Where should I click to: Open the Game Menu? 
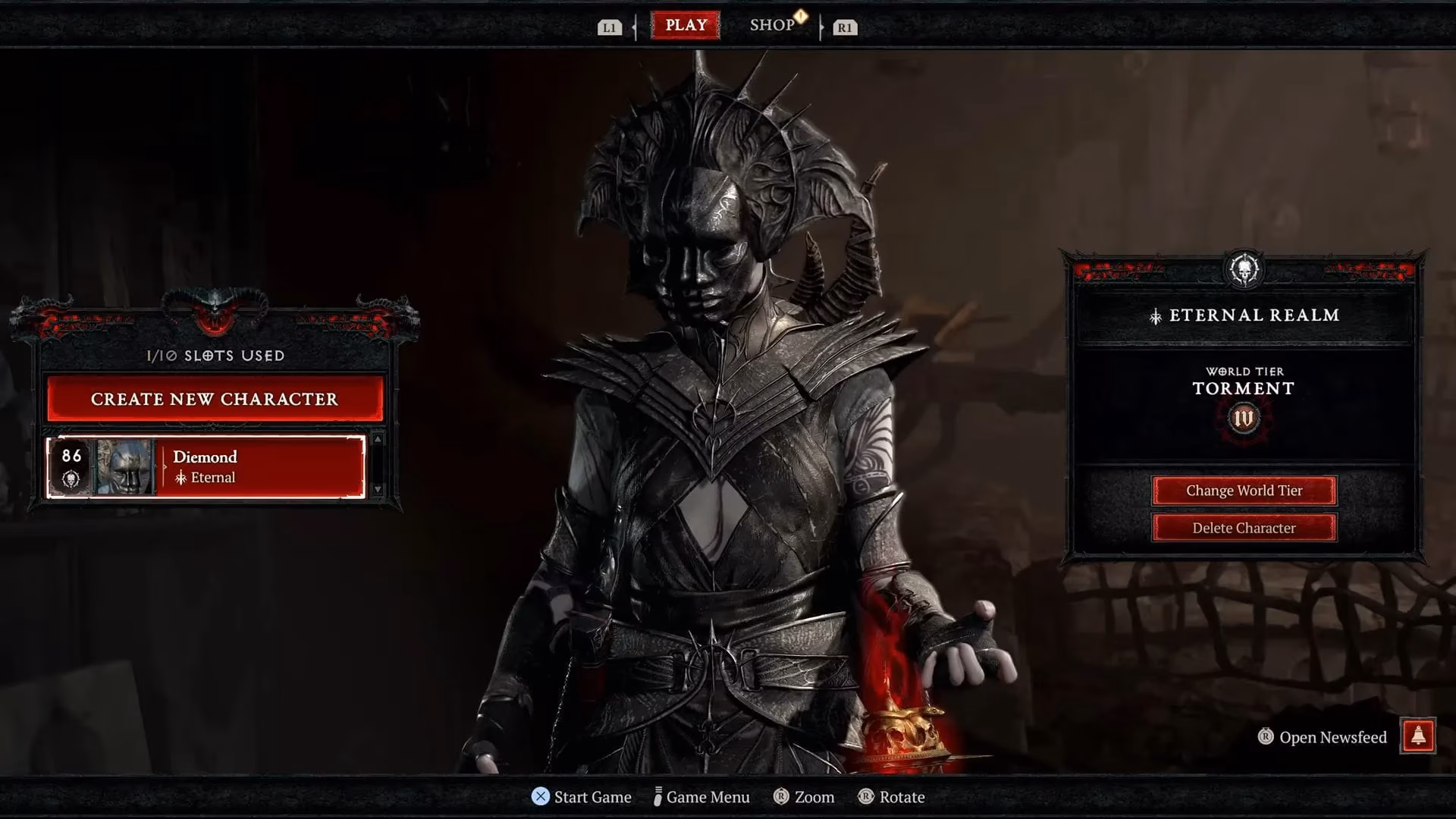tap(705, 797)
